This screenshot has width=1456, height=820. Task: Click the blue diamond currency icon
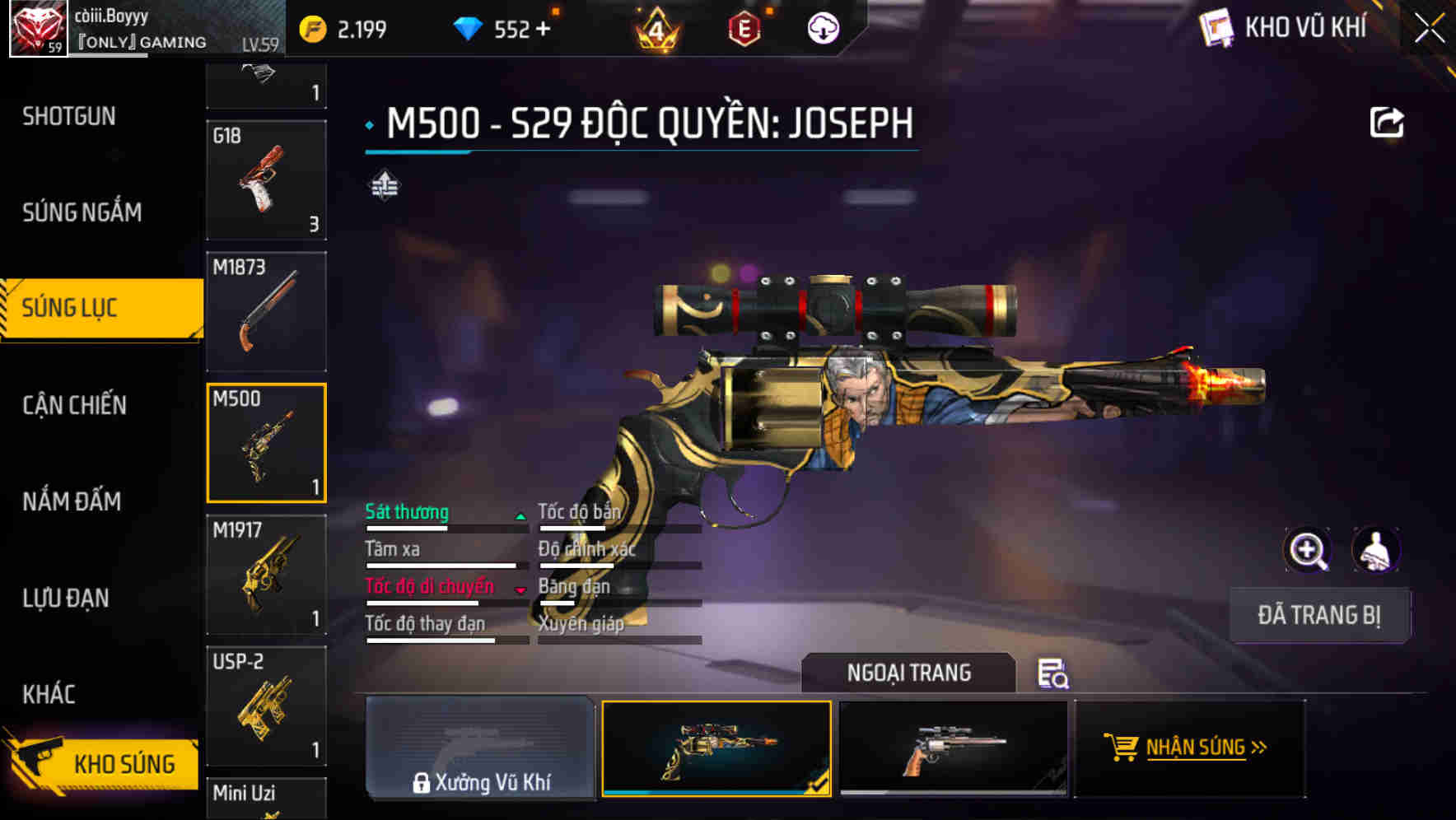[x=469, y=26]
